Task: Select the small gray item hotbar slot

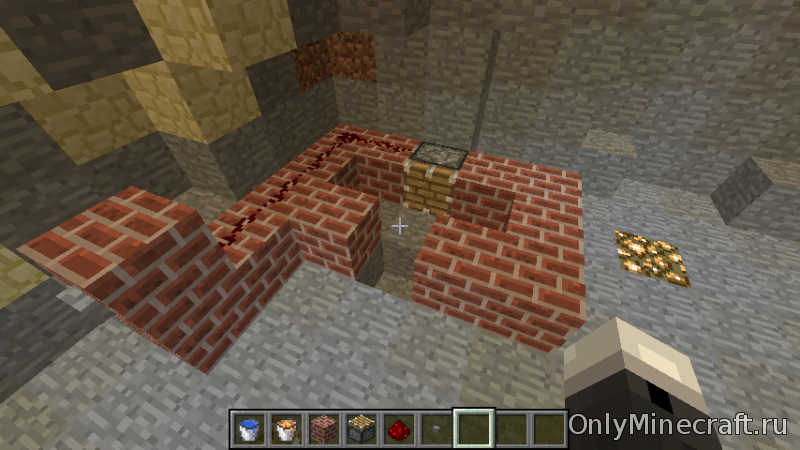Action: [434, 429]
